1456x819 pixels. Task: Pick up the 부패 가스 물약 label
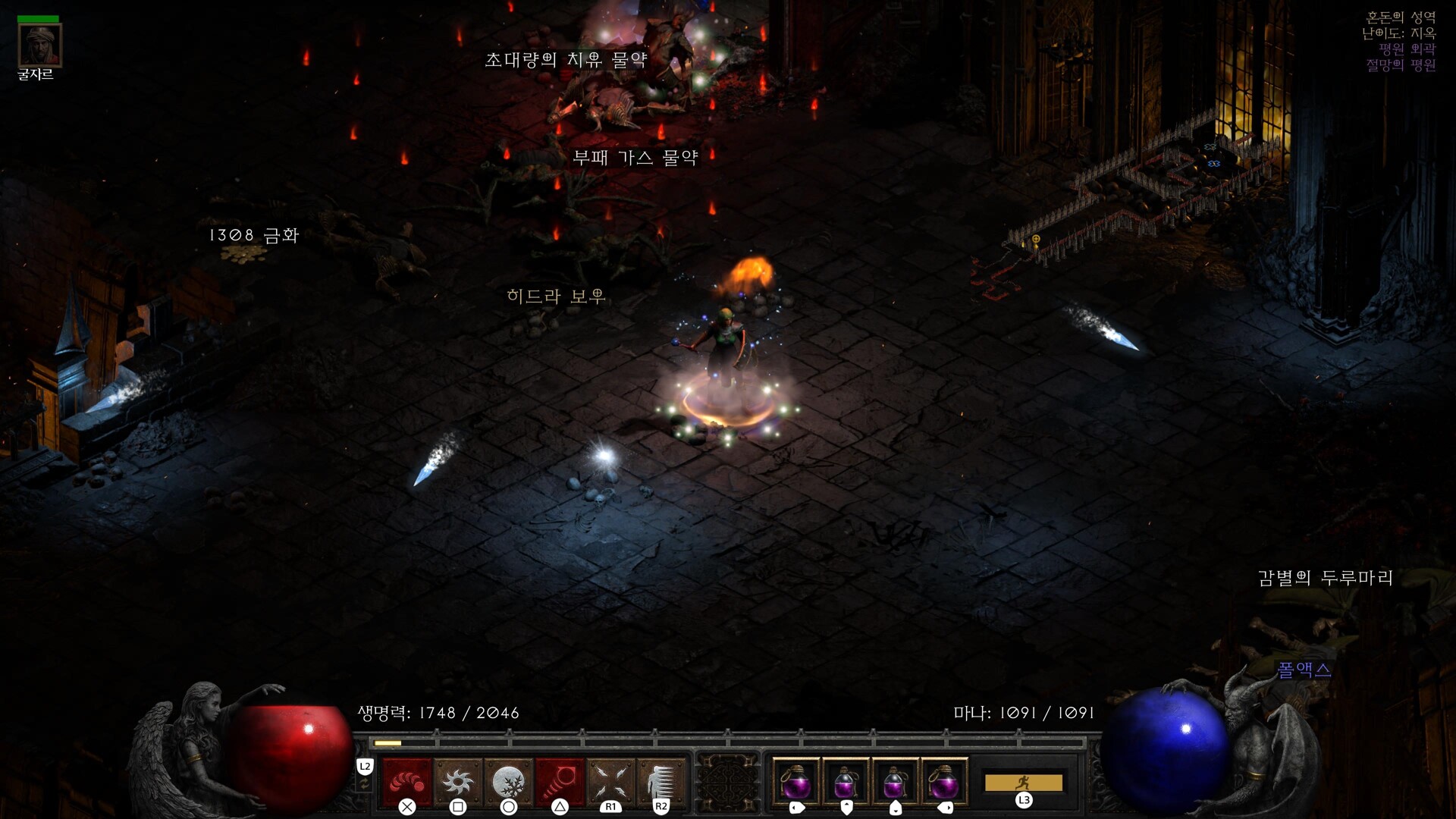(x=635, y=158)
